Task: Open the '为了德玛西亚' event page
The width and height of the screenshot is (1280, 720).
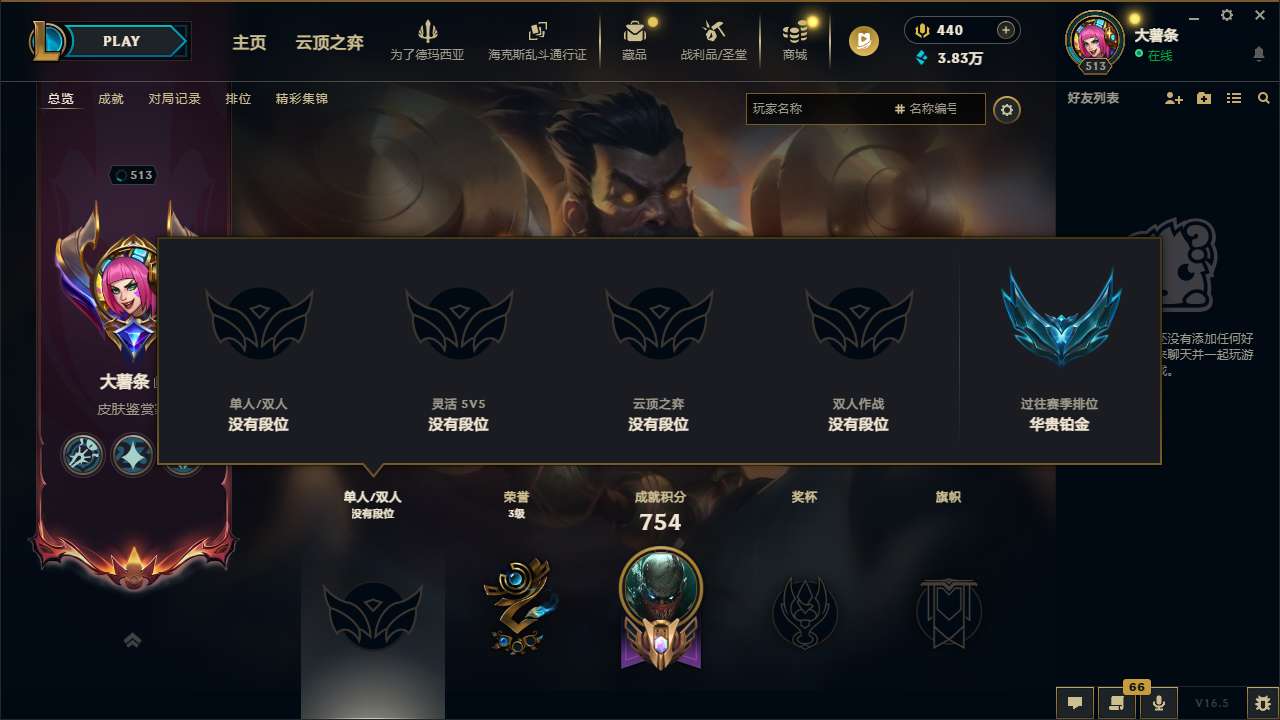Action: [428, 40]
